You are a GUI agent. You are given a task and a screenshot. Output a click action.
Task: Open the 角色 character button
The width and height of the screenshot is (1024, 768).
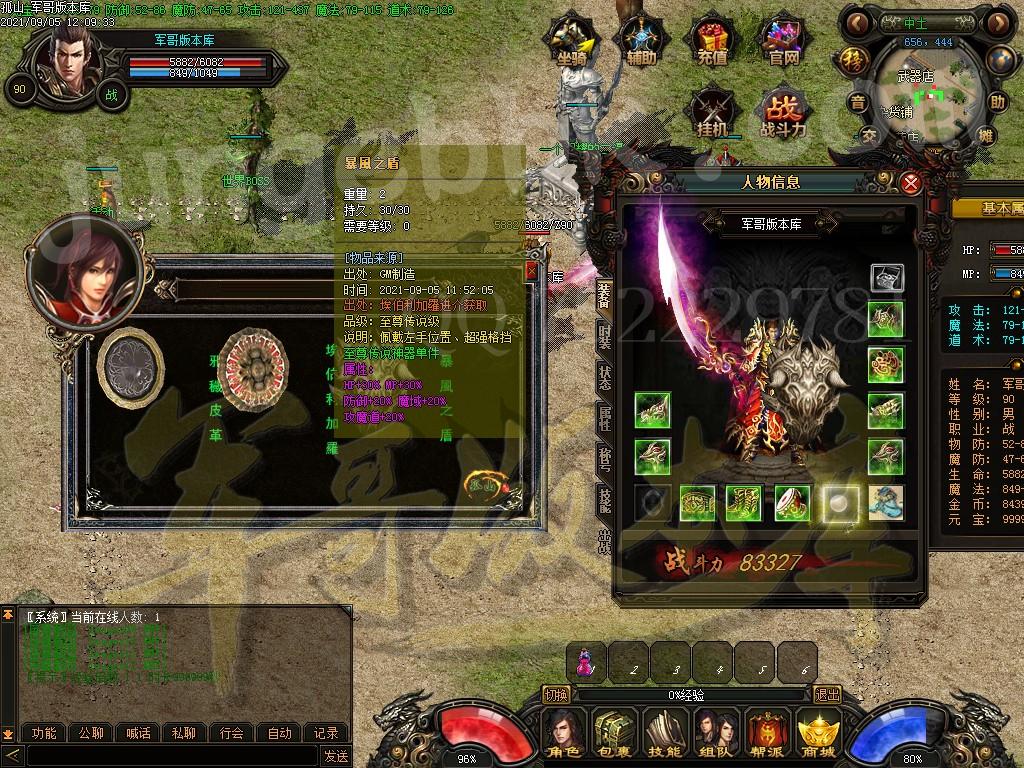pyautogui.click(x=566, y=733)
